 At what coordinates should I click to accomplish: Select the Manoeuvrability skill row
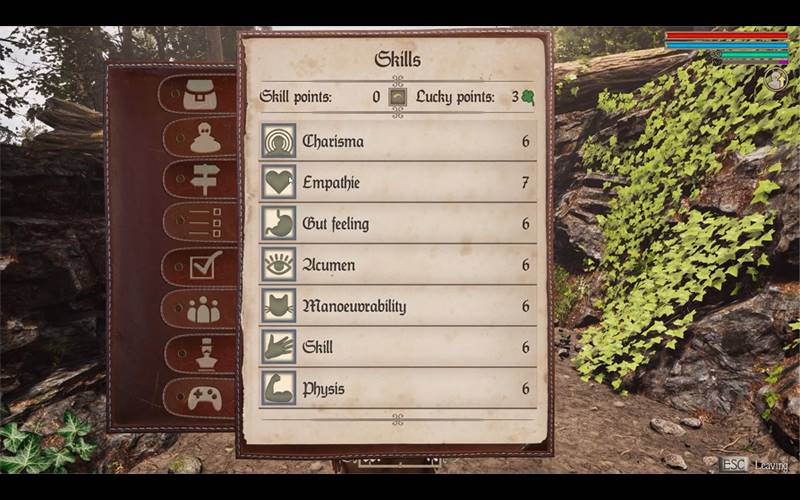(x=397, y=305)
